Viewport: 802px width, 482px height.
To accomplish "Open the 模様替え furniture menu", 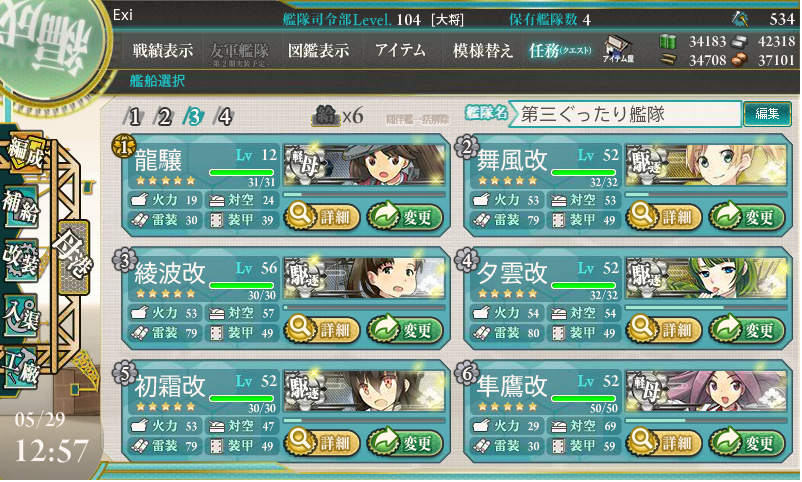I will [x=483, y=50].
